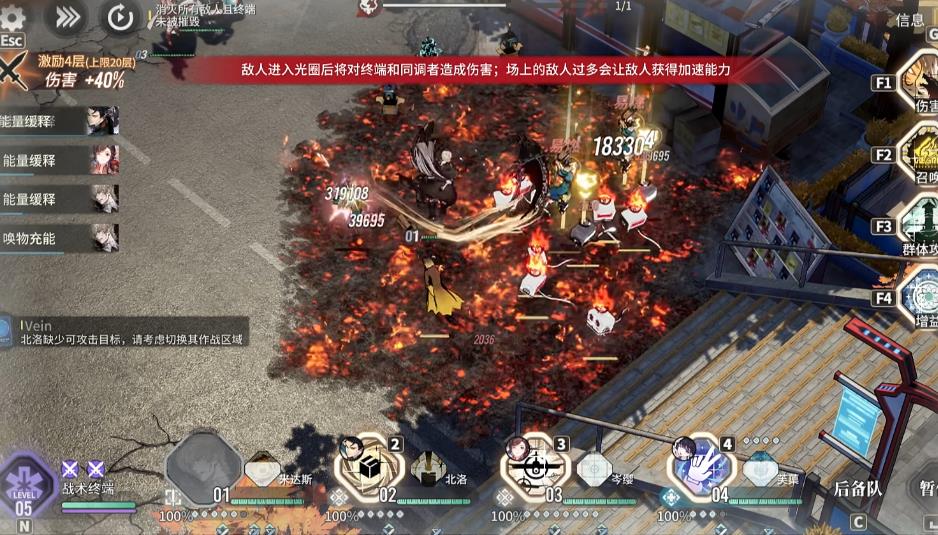
Task: Click the 唤物充能 status entry
Action: point(60,238)
